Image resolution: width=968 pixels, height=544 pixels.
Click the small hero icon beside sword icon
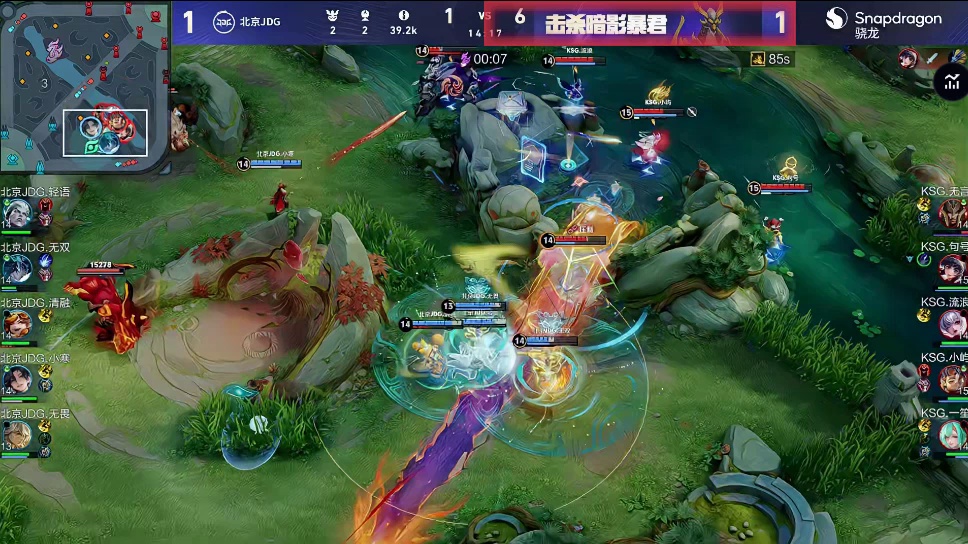point(907,59)
